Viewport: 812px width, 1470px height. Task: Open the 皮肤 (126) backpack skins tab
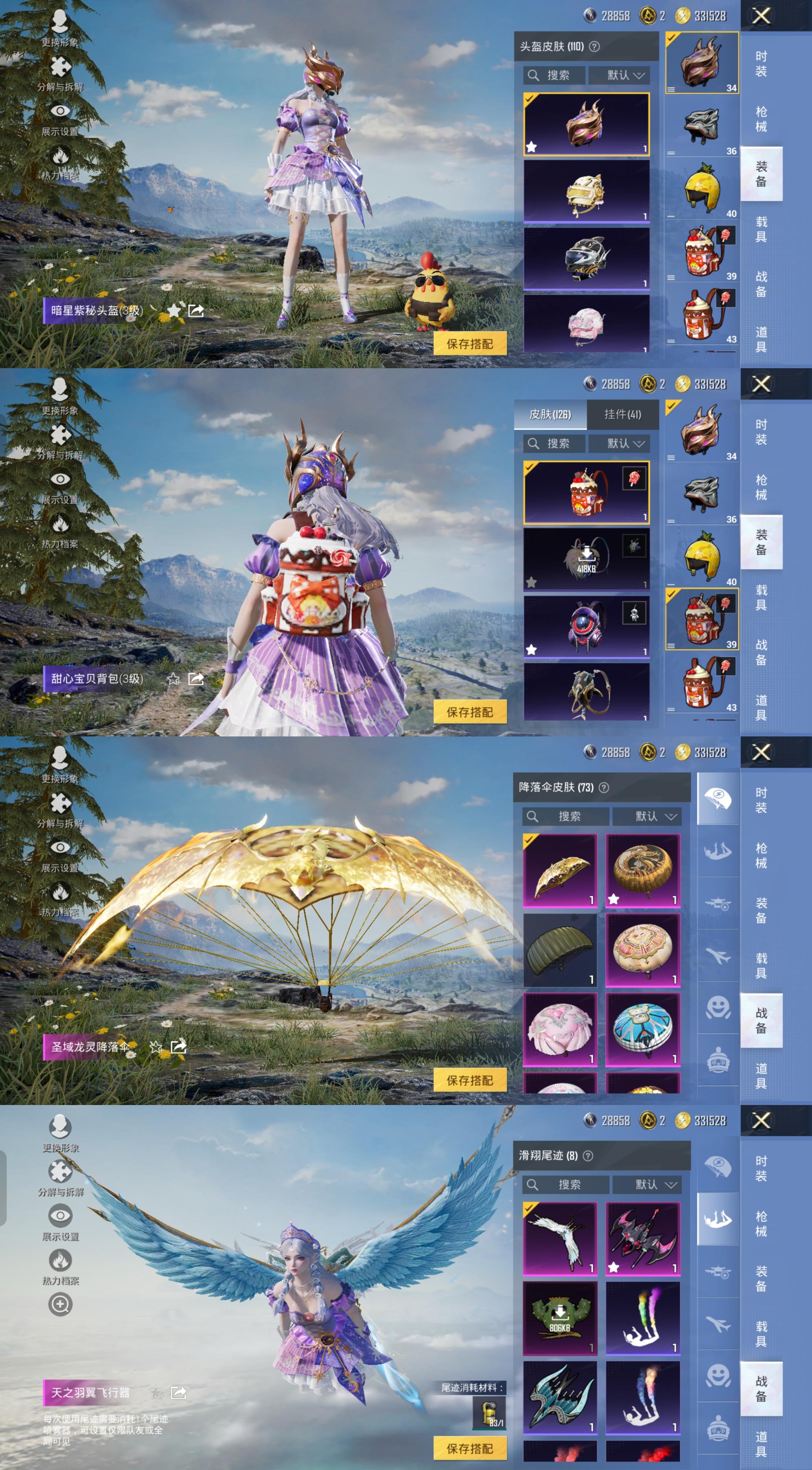point(550,414)
